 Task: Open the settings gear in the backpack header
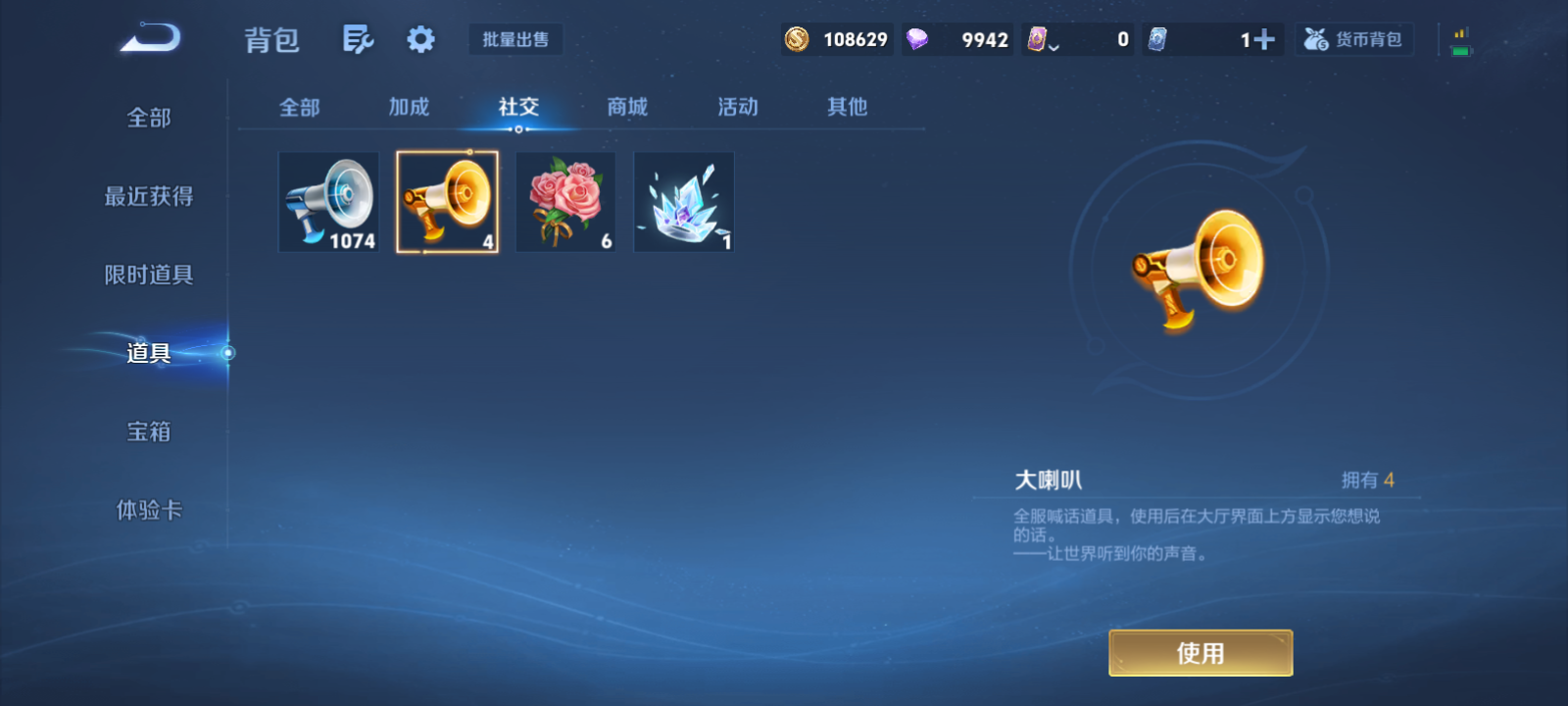(421, 37)
